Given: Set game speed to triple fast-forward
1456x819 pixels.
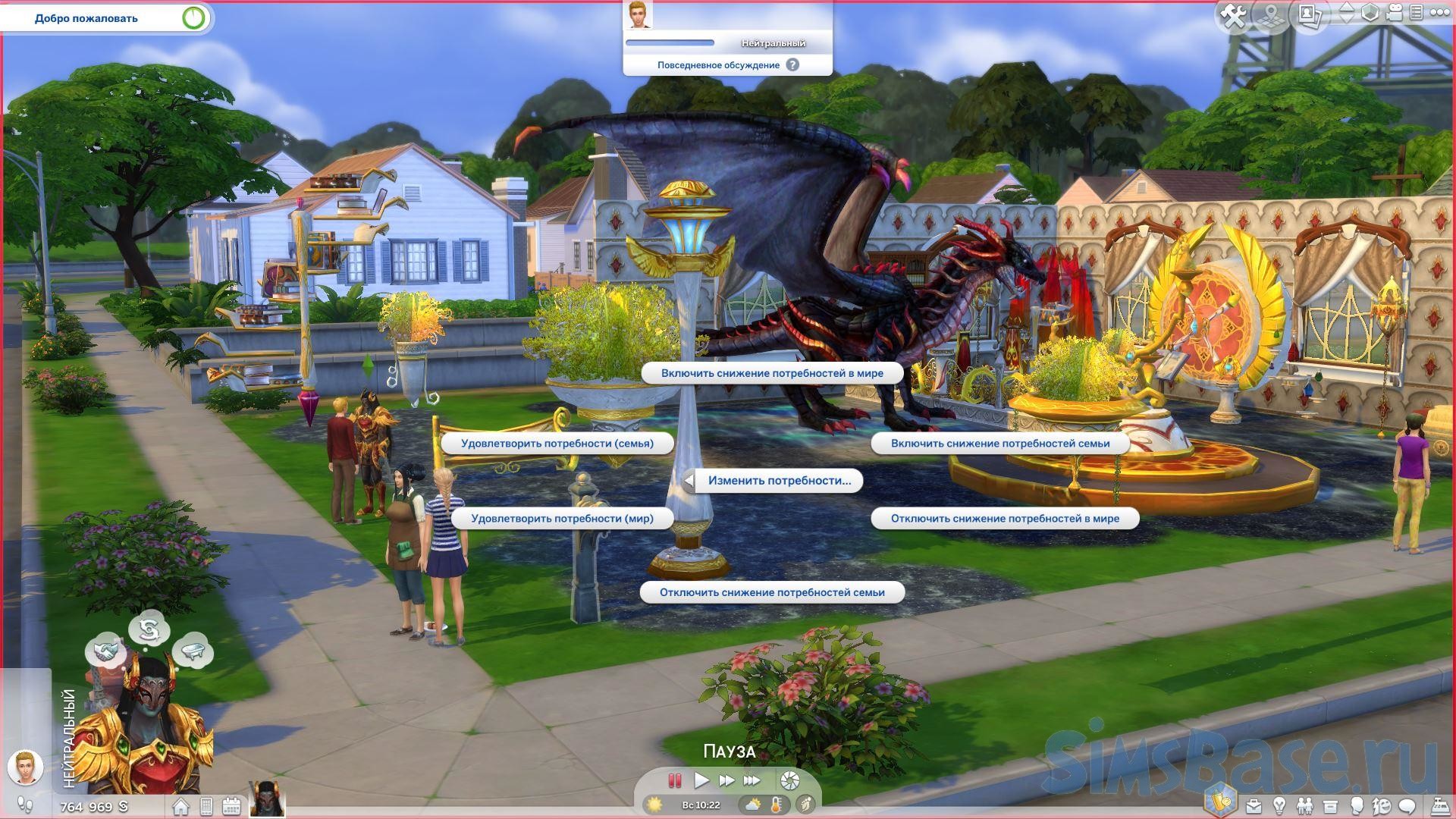Looking at the screenshot, I should [752, 780].
